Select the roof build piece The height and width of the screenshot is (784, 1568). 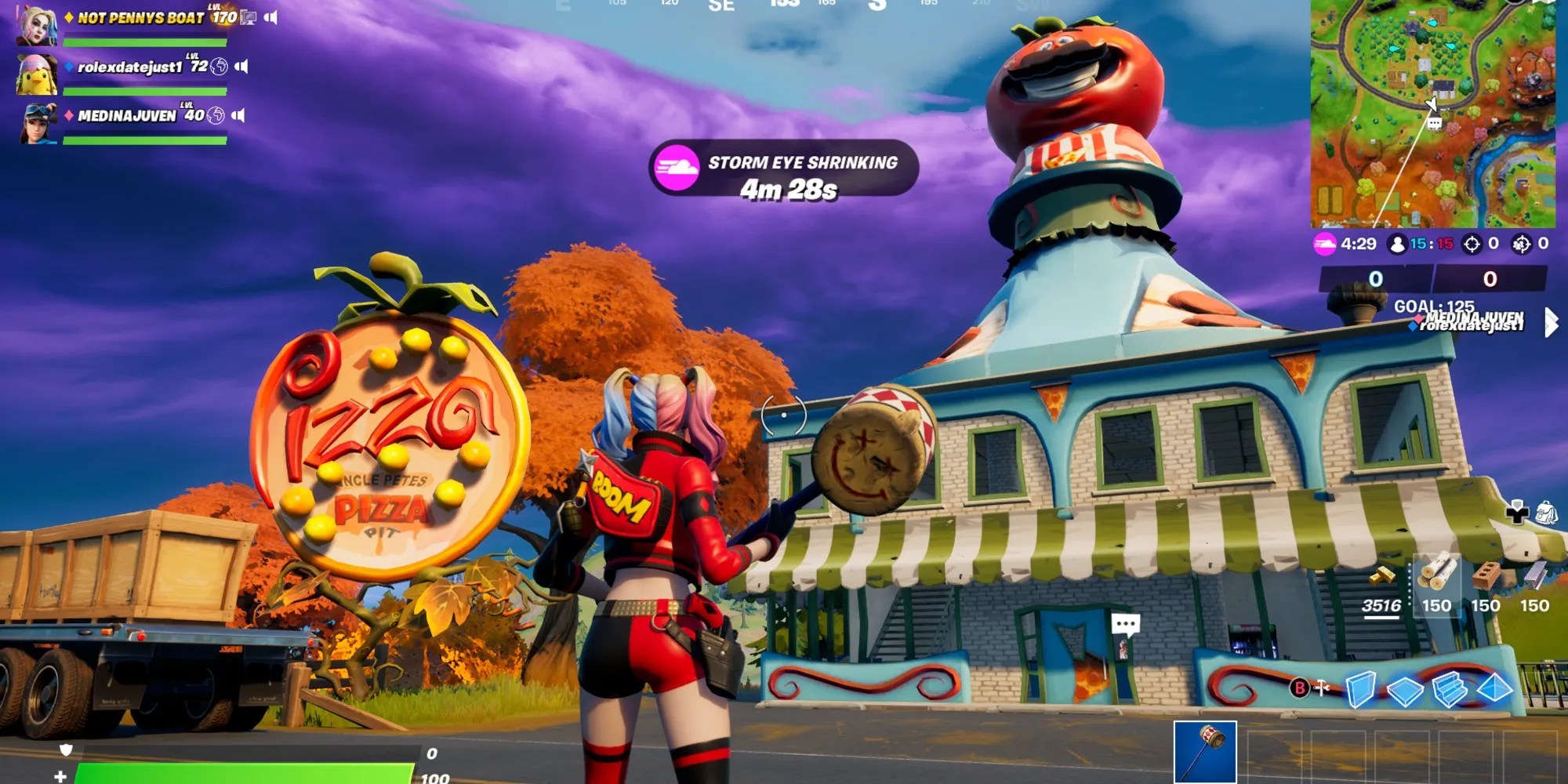pyautogui.click(x=1494, y=688)
